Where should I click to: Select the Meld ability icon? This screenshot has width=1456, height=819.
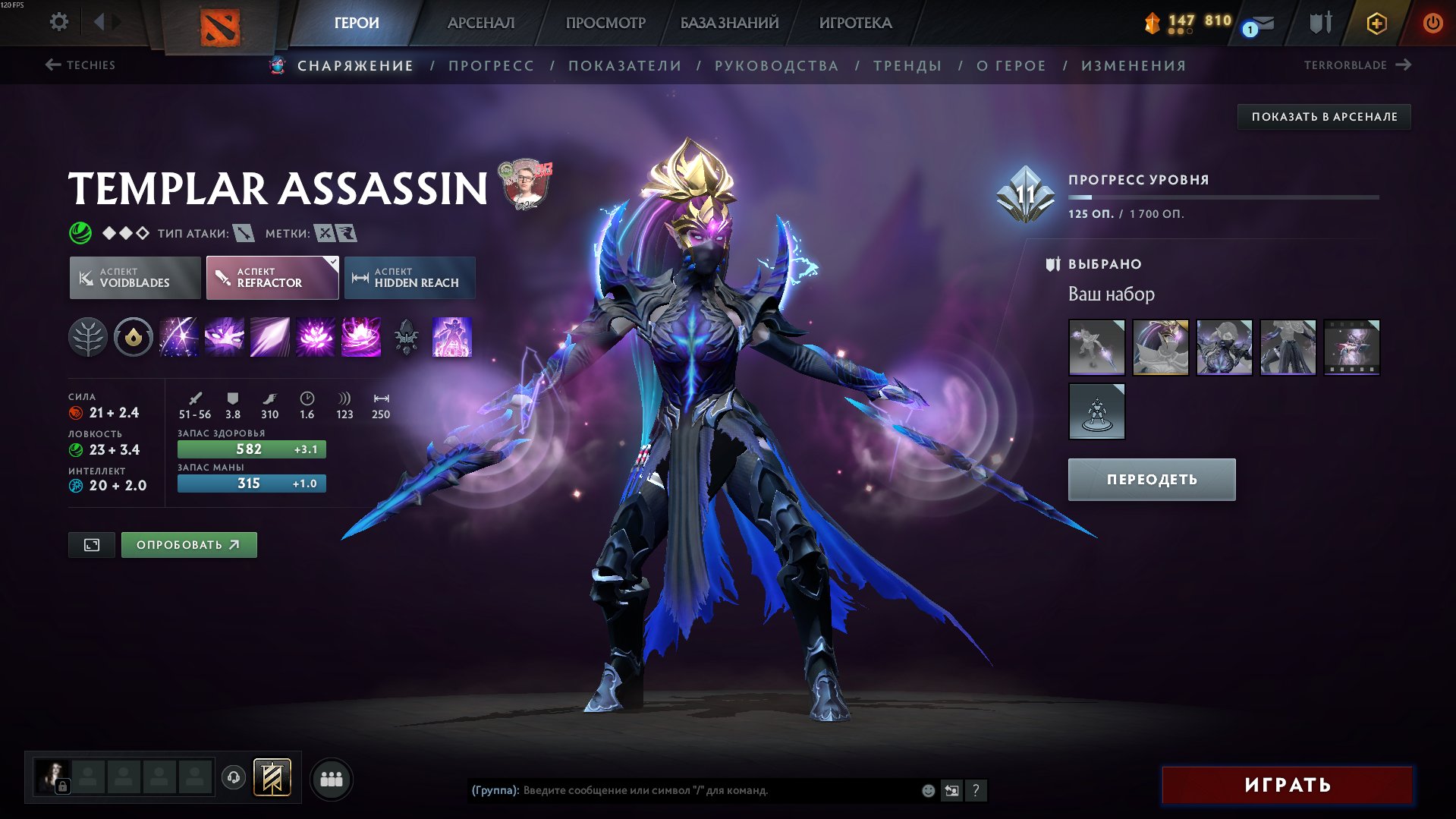(x=225, y=338)
